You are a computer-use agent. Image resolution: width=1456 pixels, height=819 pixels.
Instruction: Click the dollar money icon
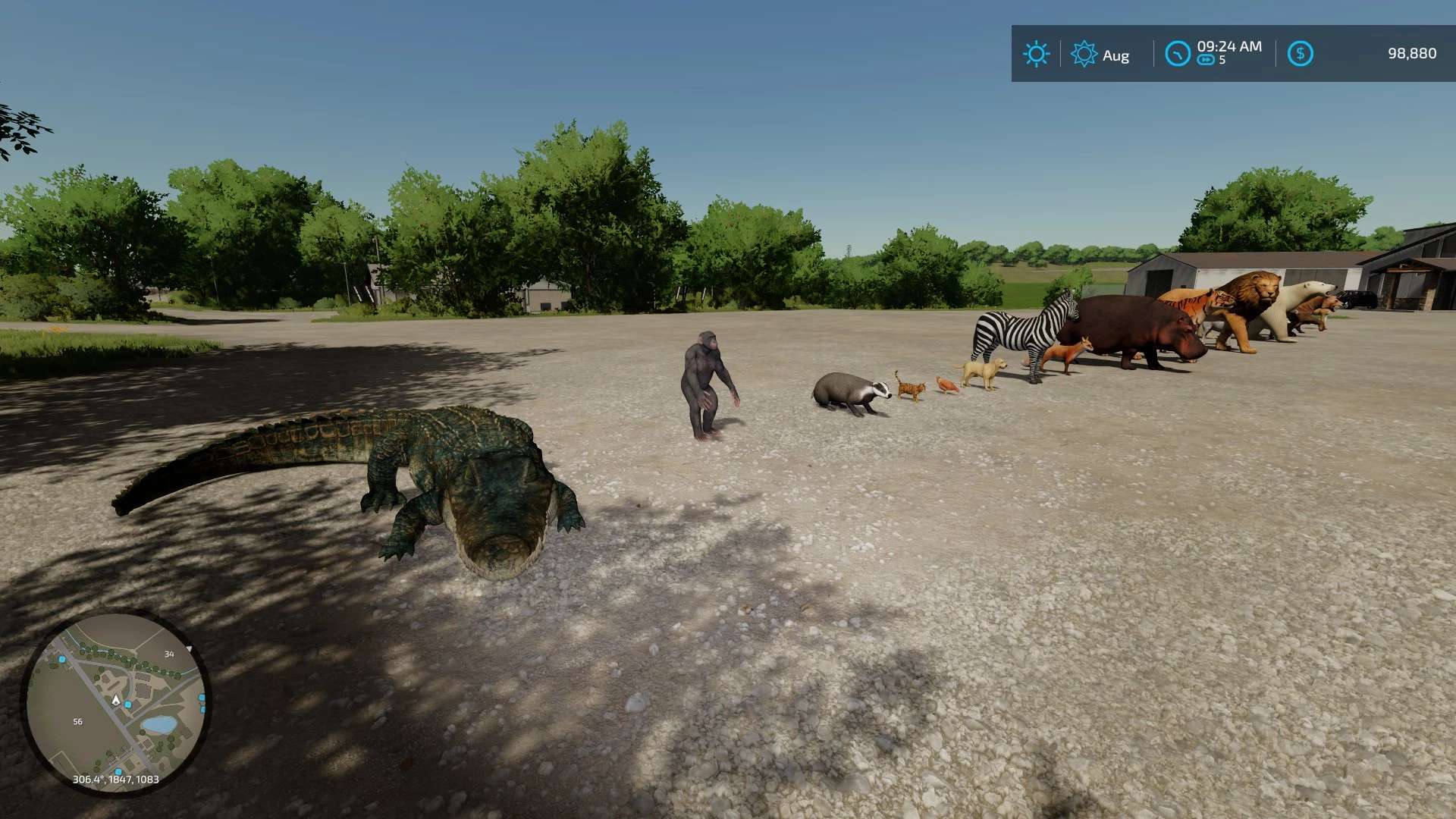tap(1300, 54)
